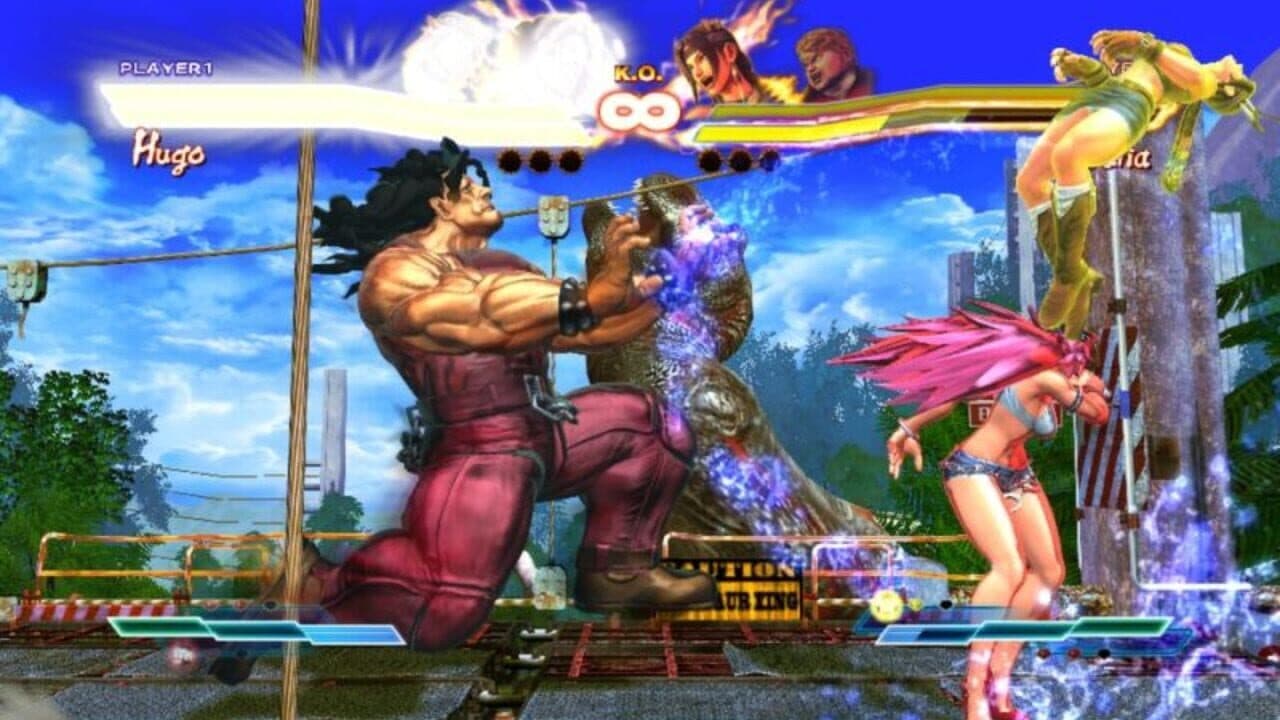The width and height of the screenshot is (1280, 720).
Task: Select the first round-win pip under Player 1's bar
Action: coord(508,160)
